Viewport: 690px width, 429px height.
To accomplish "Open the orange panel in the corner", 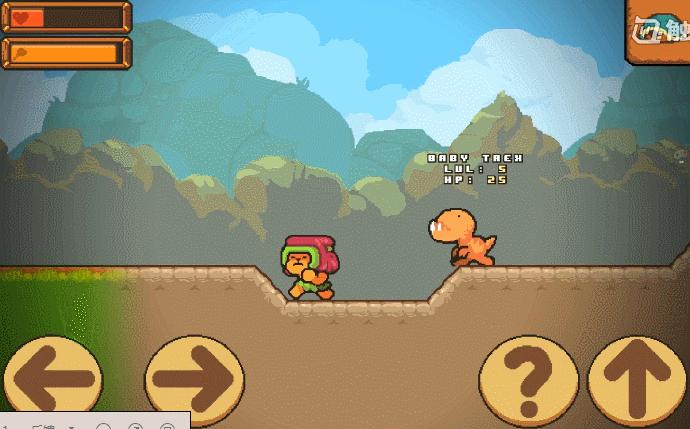I will pyautogui.click(x=658, y=32).
